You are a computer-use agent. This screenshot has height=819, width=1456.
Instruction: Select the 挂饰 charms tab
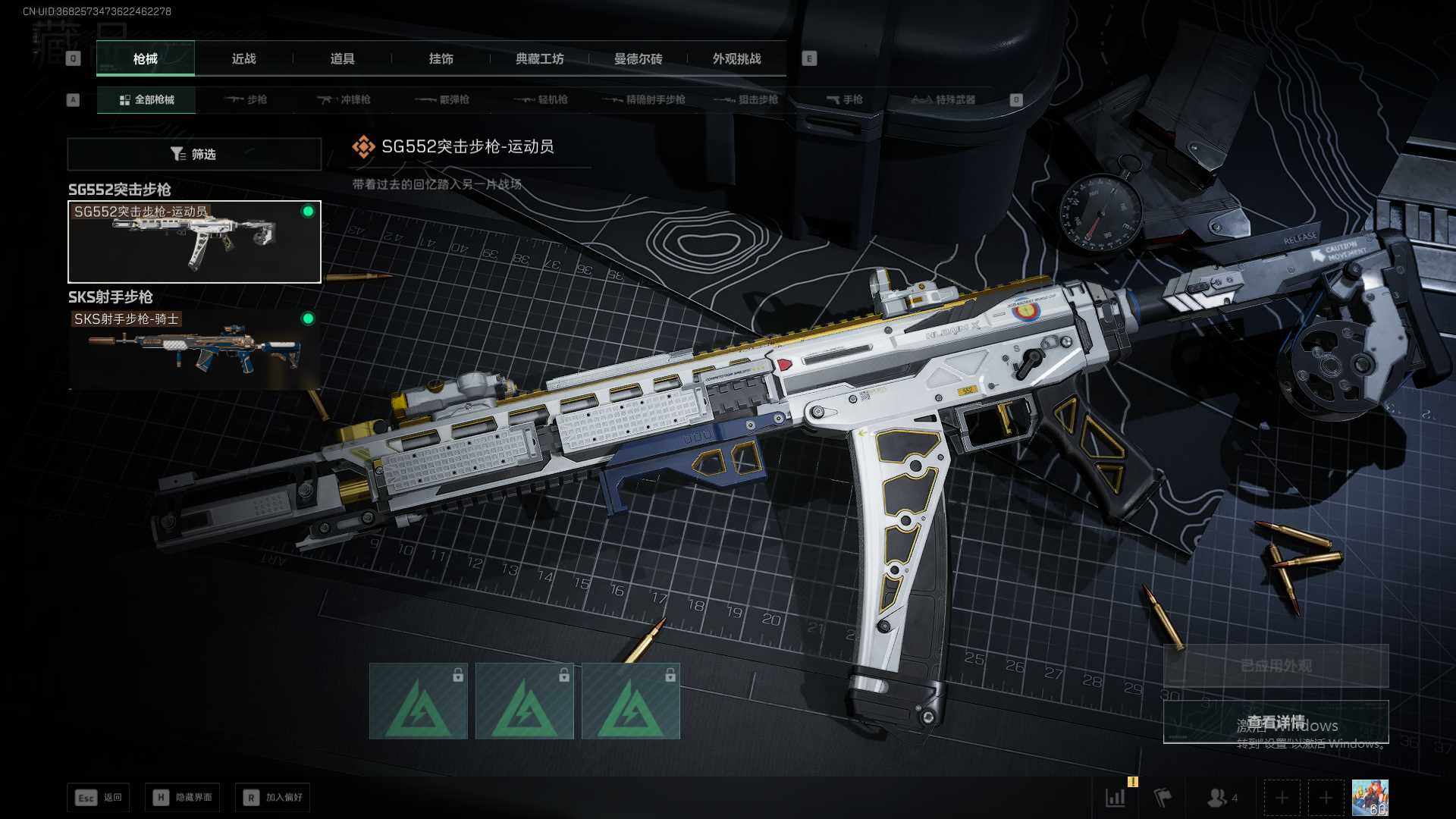441,58
